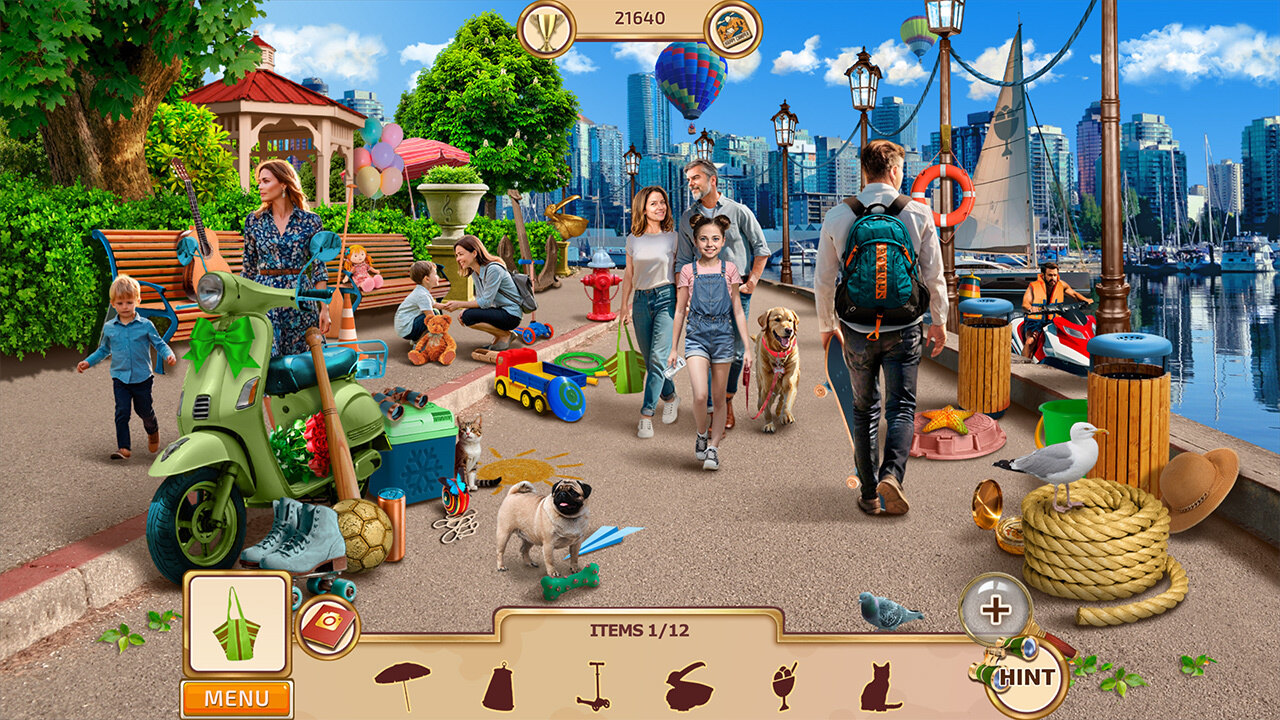Viewport: 1280px width, 720px height.
Task: Open the red photo album book
Action: [x=326, y=627]
